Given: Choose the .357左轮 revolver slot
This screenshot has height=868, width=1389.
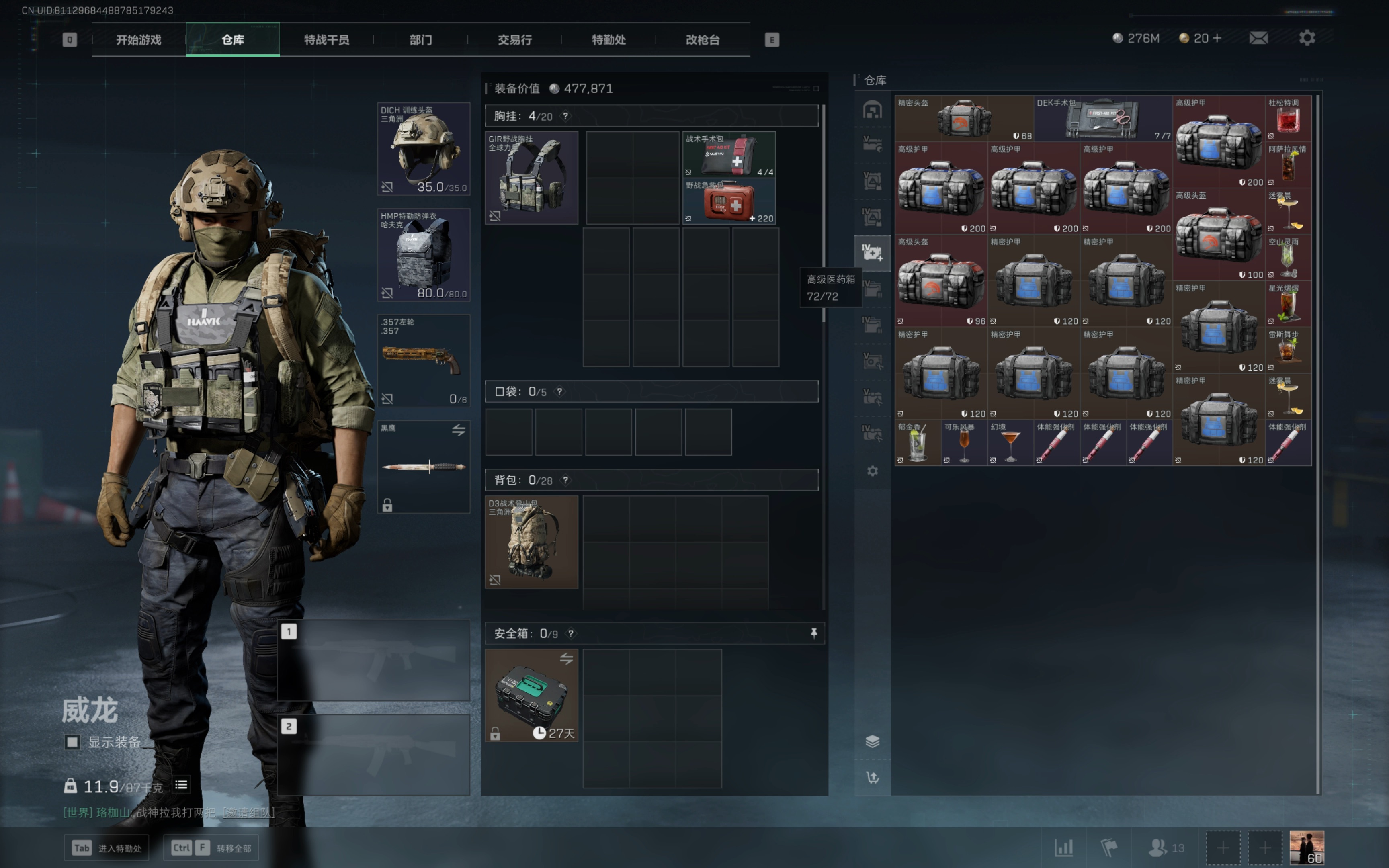Looking at the screenshot, I should 424,360.
